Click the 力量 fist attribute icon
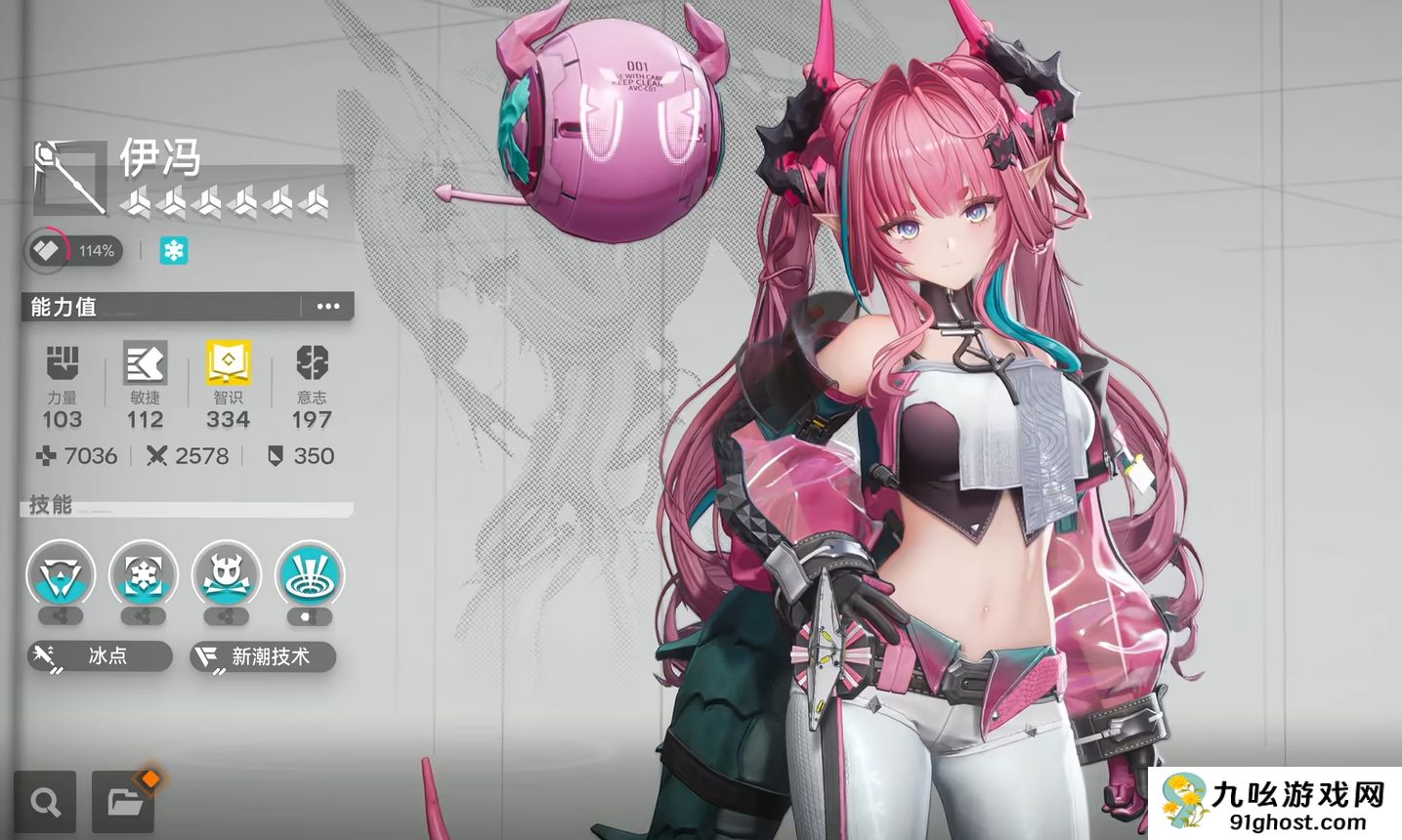 click(x=63, y=363)
